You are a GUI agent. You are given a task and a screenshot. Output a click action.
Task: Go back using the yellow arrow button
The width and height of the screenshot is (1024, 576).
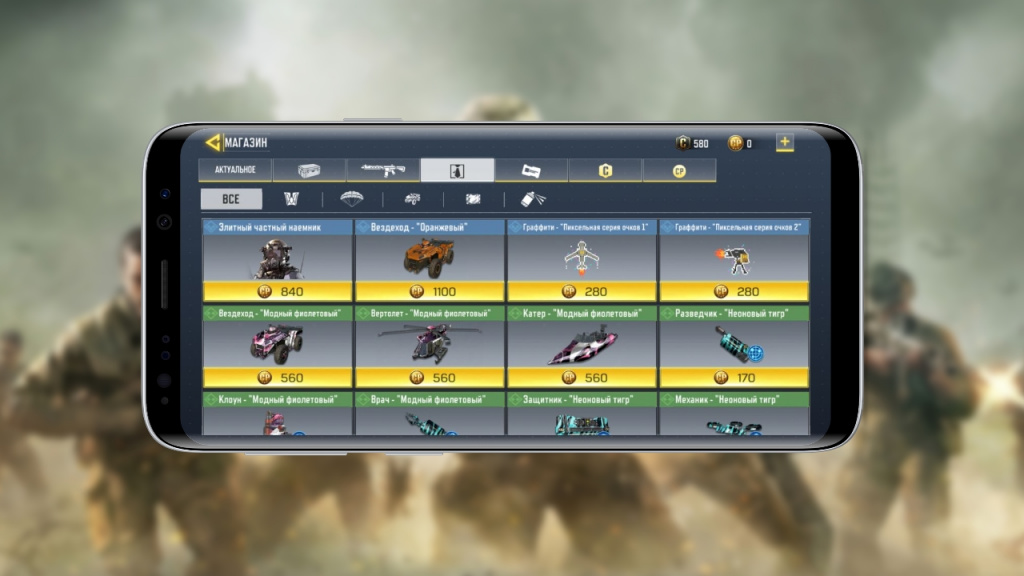coord(212,142)
